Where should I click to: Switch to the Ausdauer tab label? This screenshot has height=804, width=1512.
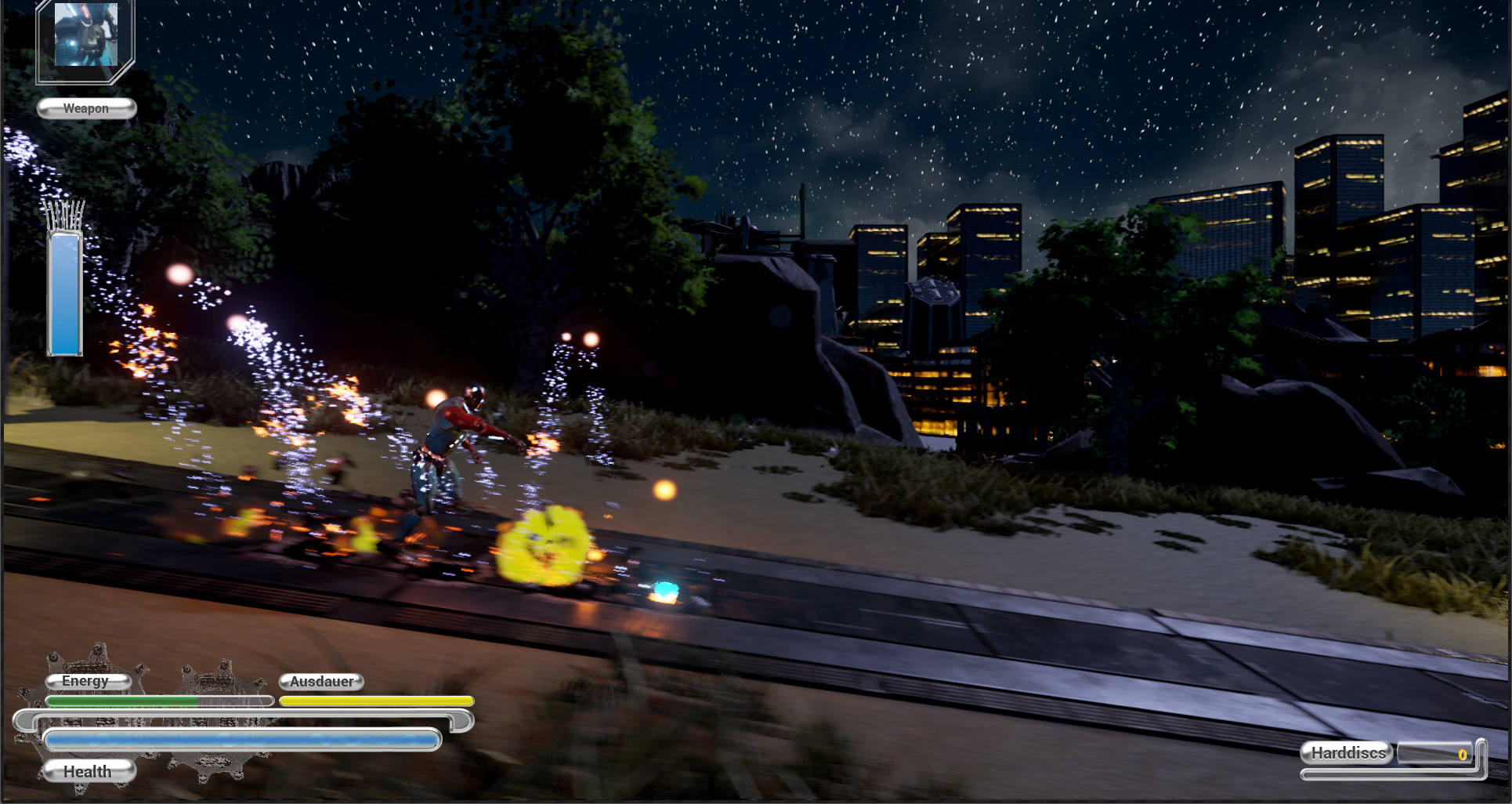[x=321, y=681]
